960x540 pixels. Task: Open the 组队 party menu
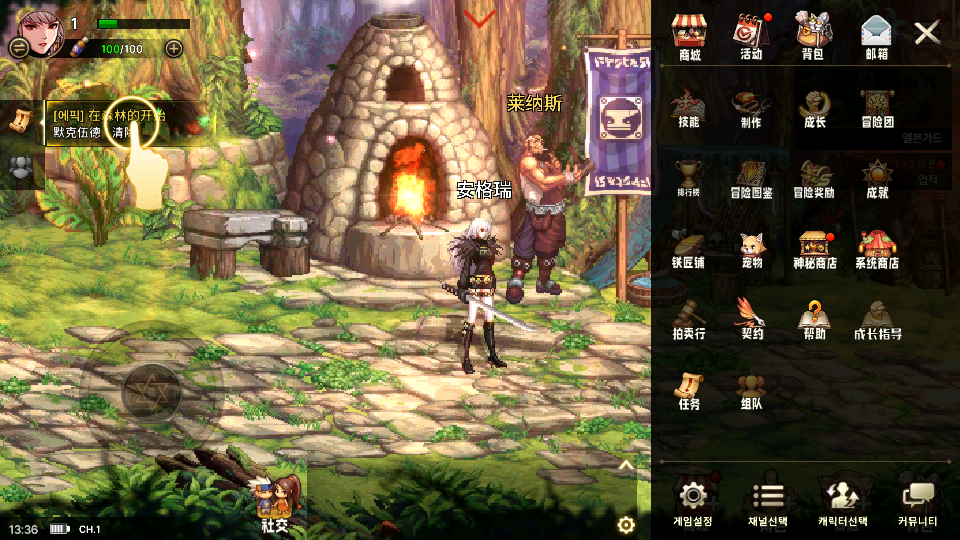(x=751, y=389)
